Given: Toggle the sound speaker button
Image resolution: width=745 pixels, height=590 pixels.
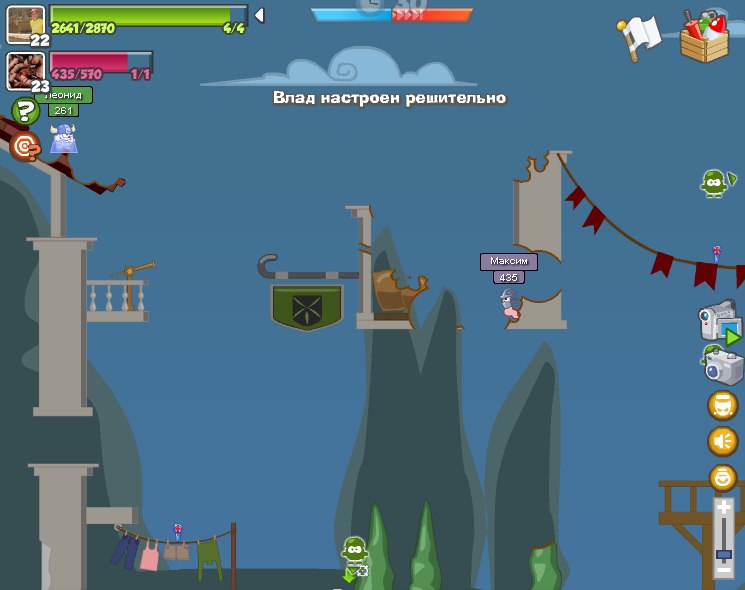Looking at the screenshot, I should point(722,441).
